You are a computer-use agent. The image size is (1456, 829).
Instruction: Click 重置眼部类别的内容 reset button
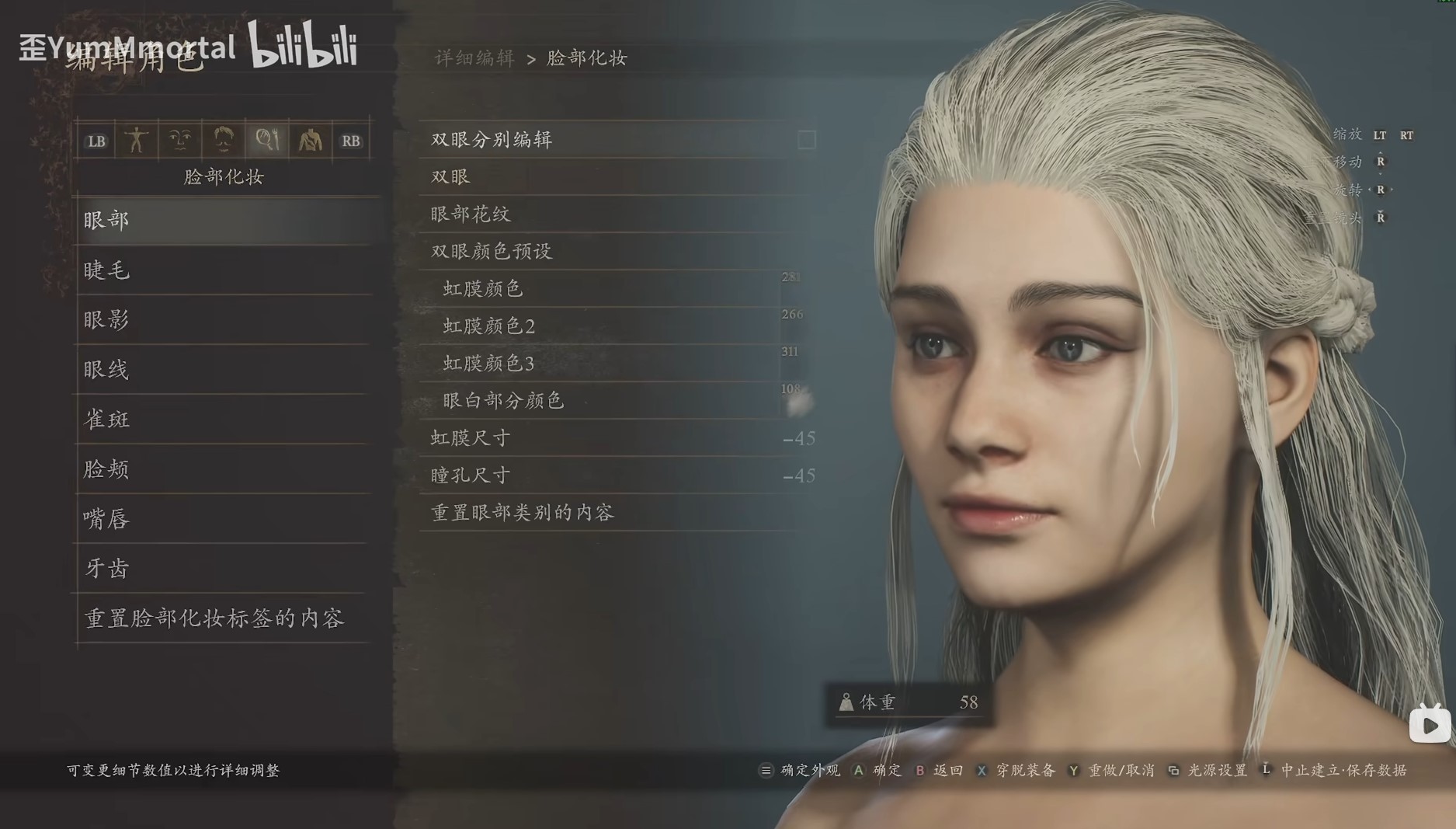coord(522,512)
